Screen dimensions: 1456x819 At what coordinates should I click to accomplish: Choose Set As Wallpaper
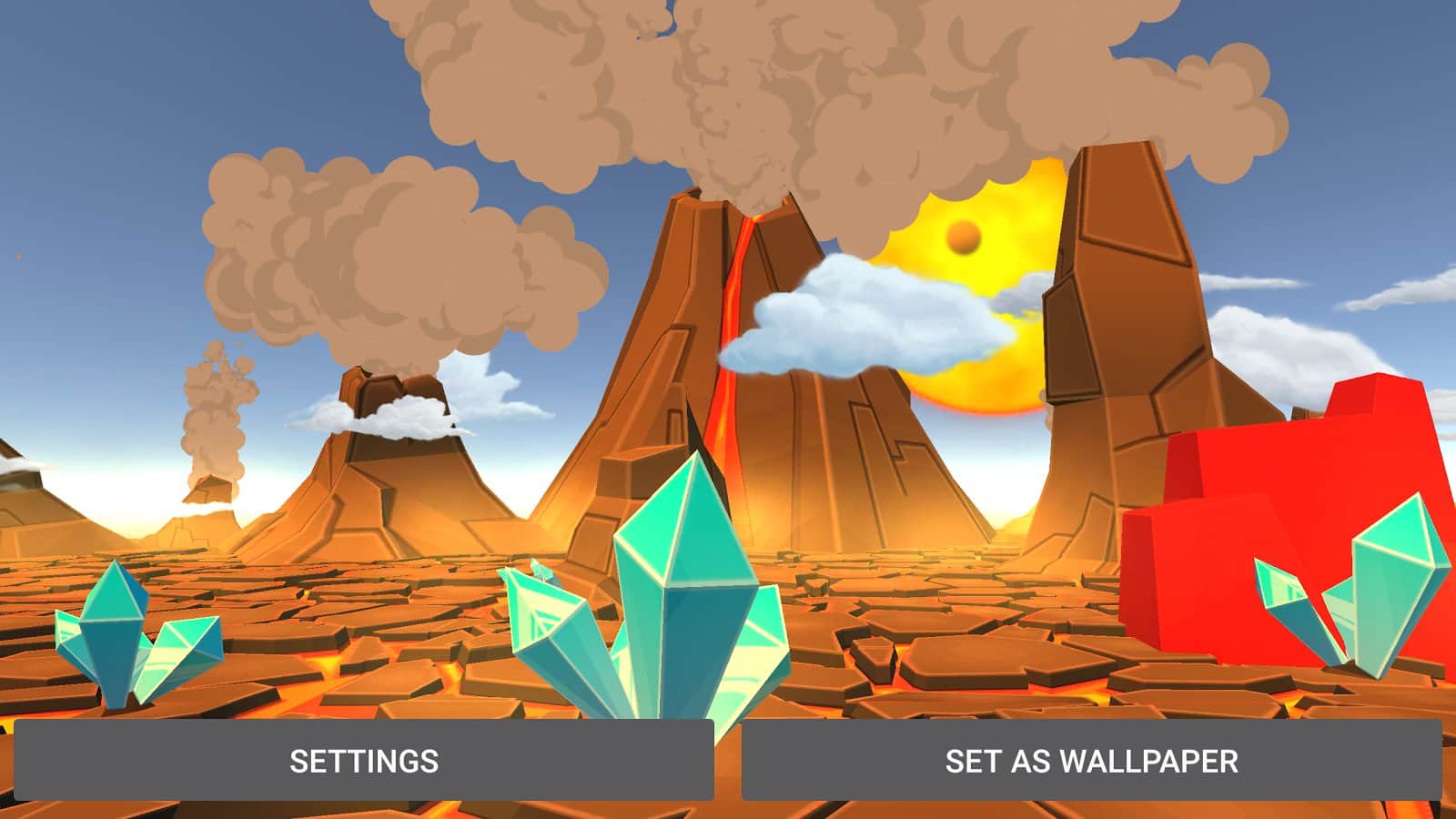(x=1091, y=760)
